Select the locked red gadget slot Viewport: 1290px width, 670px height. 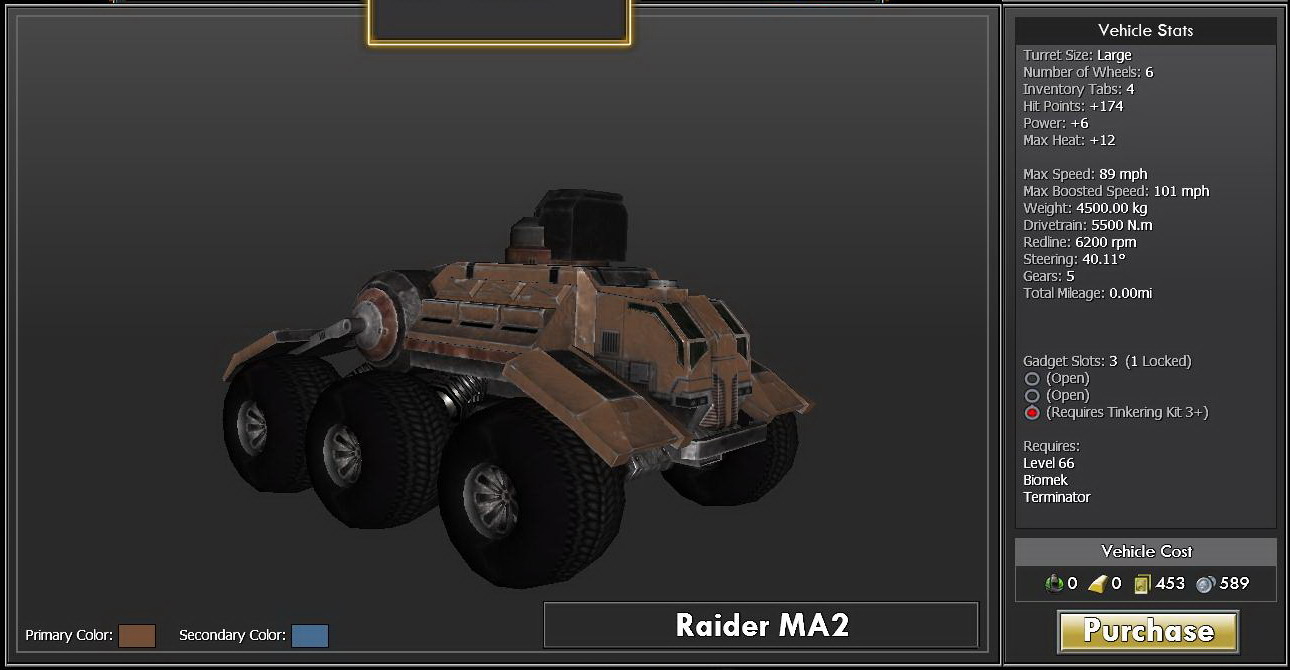click(1032, 413)
